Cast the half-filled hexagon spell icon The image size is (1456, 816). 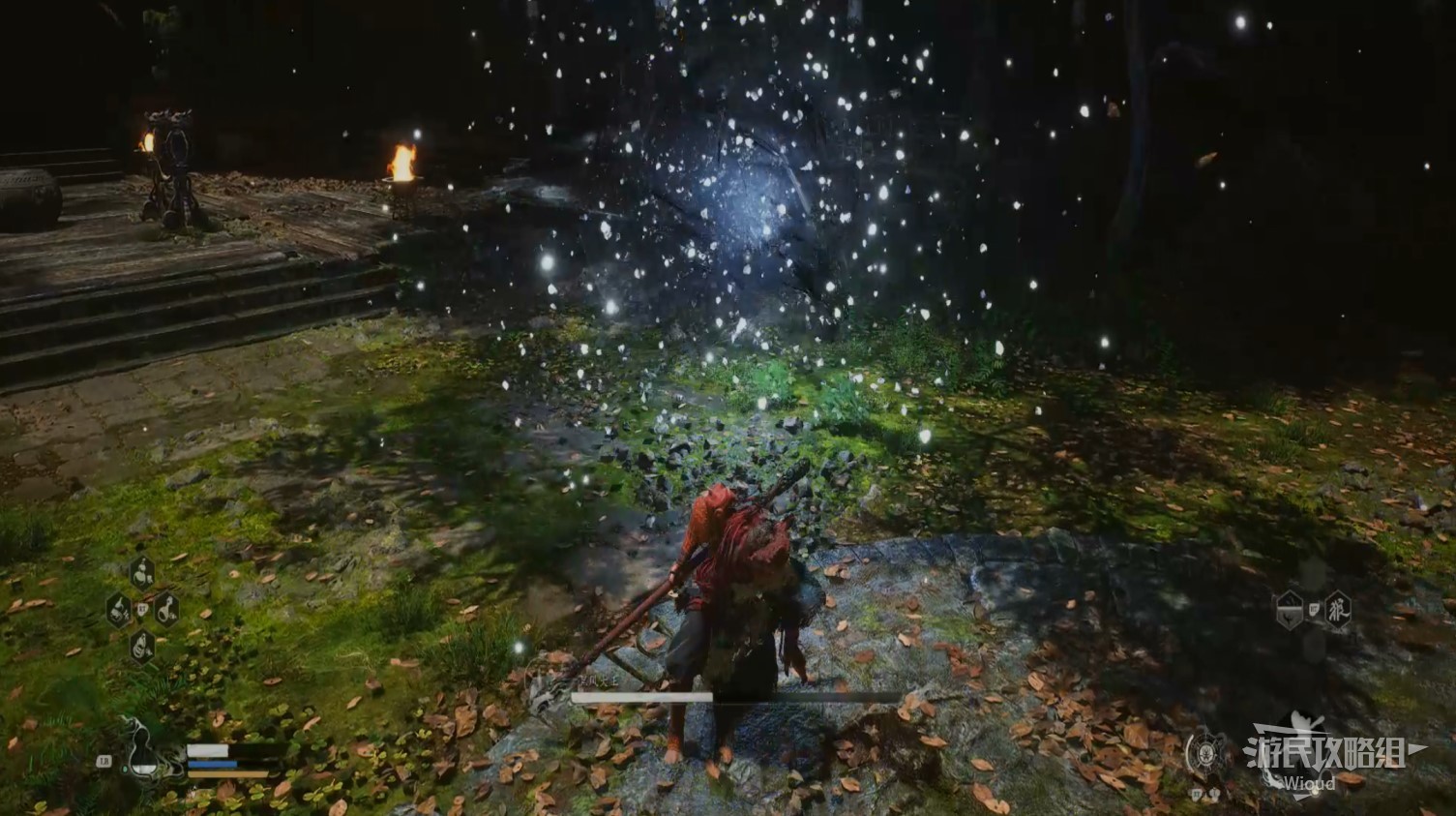1289,611
